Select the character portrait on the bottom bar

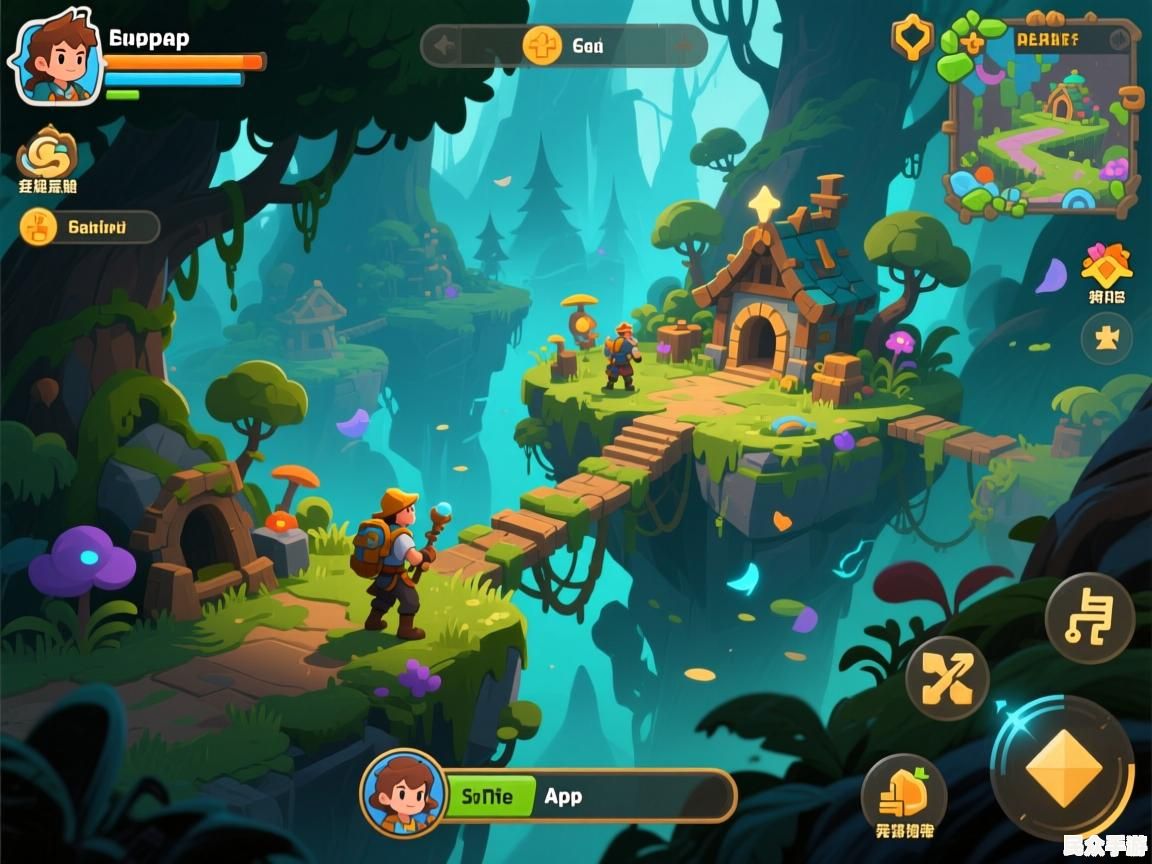point(403,794)
